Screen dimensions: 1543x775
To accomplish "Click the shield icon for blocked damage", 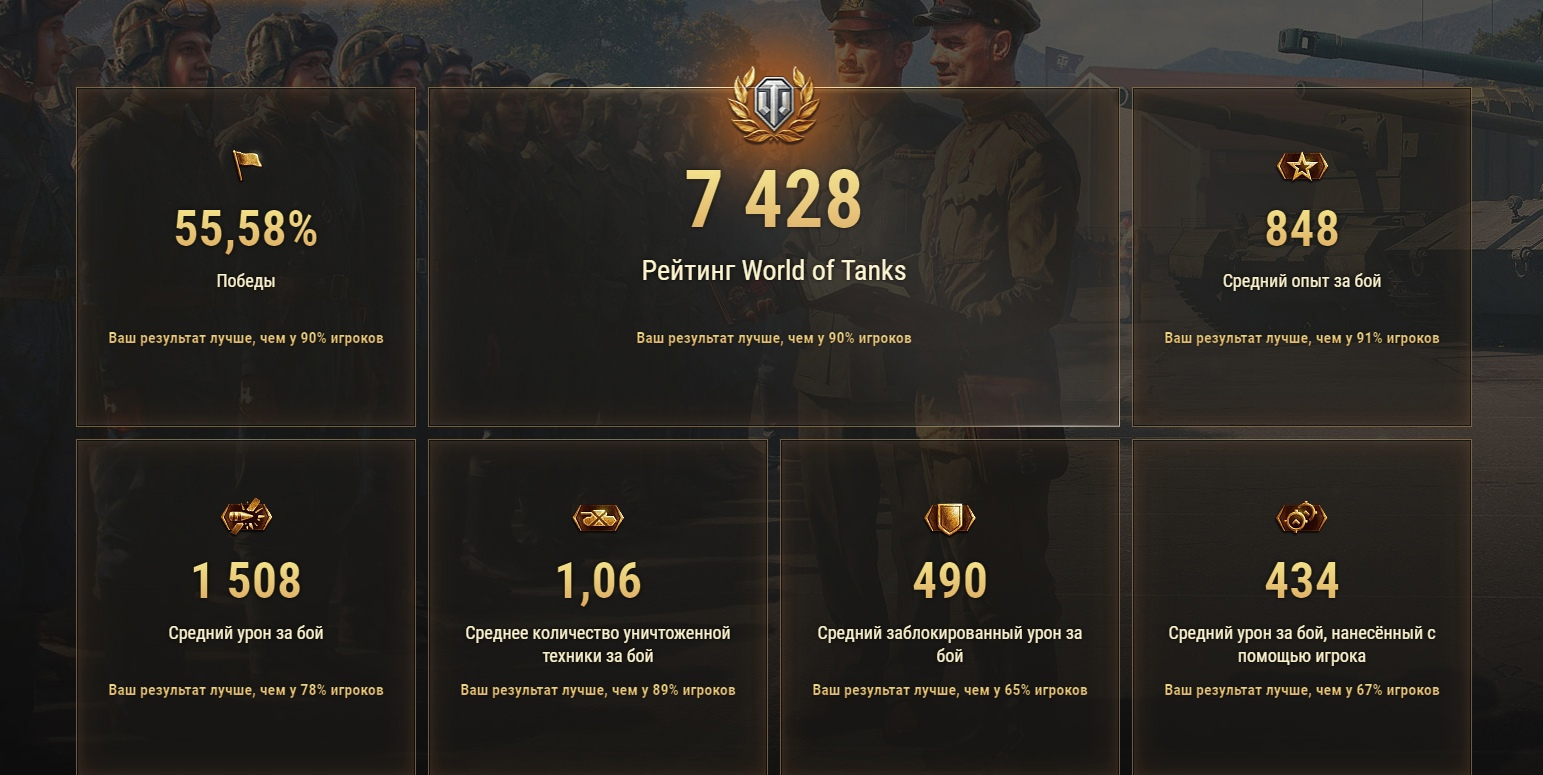I will [950, 518].
